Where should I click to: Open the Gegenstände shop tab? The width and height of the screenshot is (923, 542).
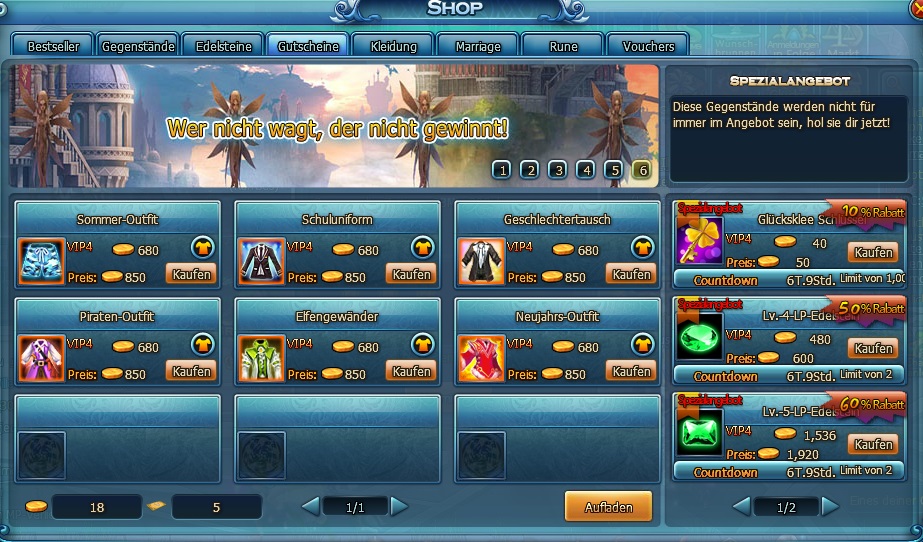click(x=138, y=46)
